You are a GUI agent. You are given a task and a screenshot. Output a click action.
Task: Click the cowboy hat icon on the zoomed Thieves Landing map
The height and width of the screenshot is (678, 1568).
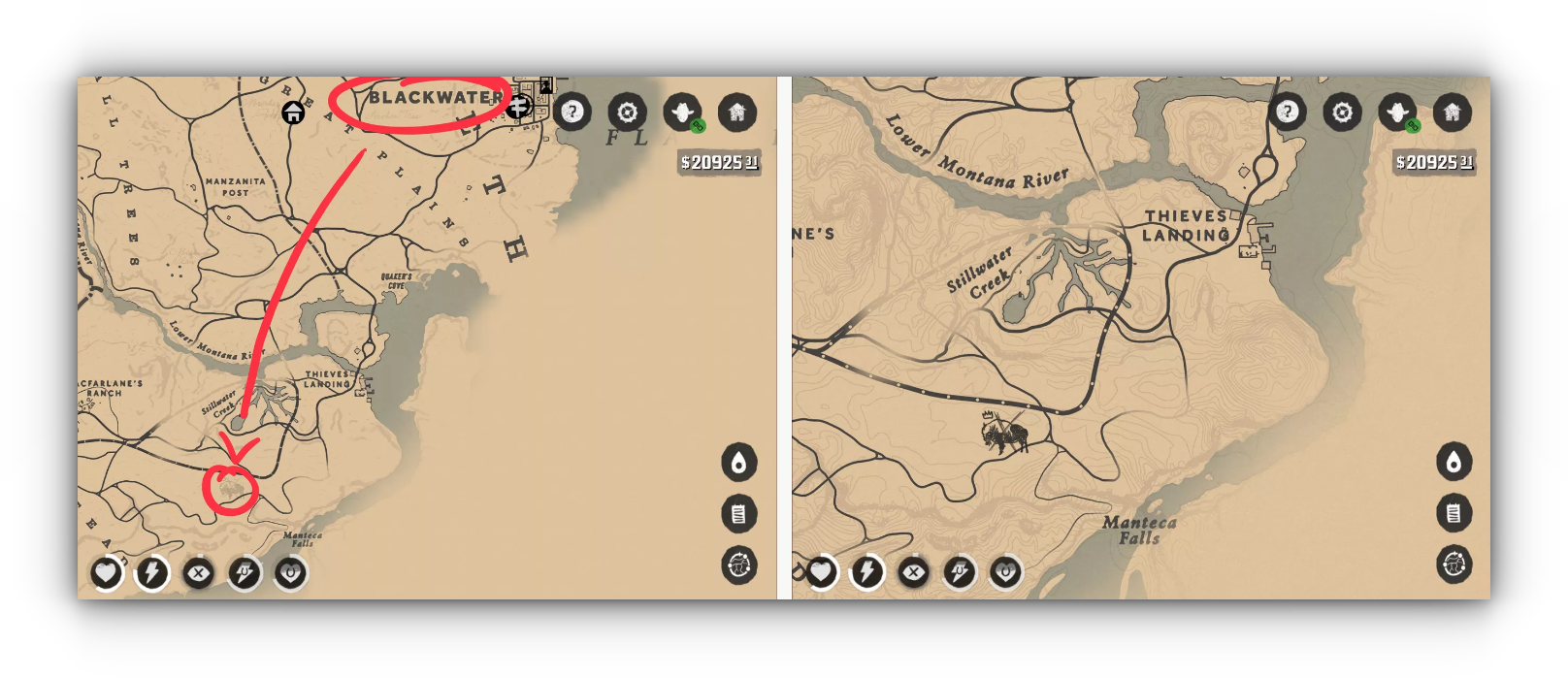[x=1397, y=113]
